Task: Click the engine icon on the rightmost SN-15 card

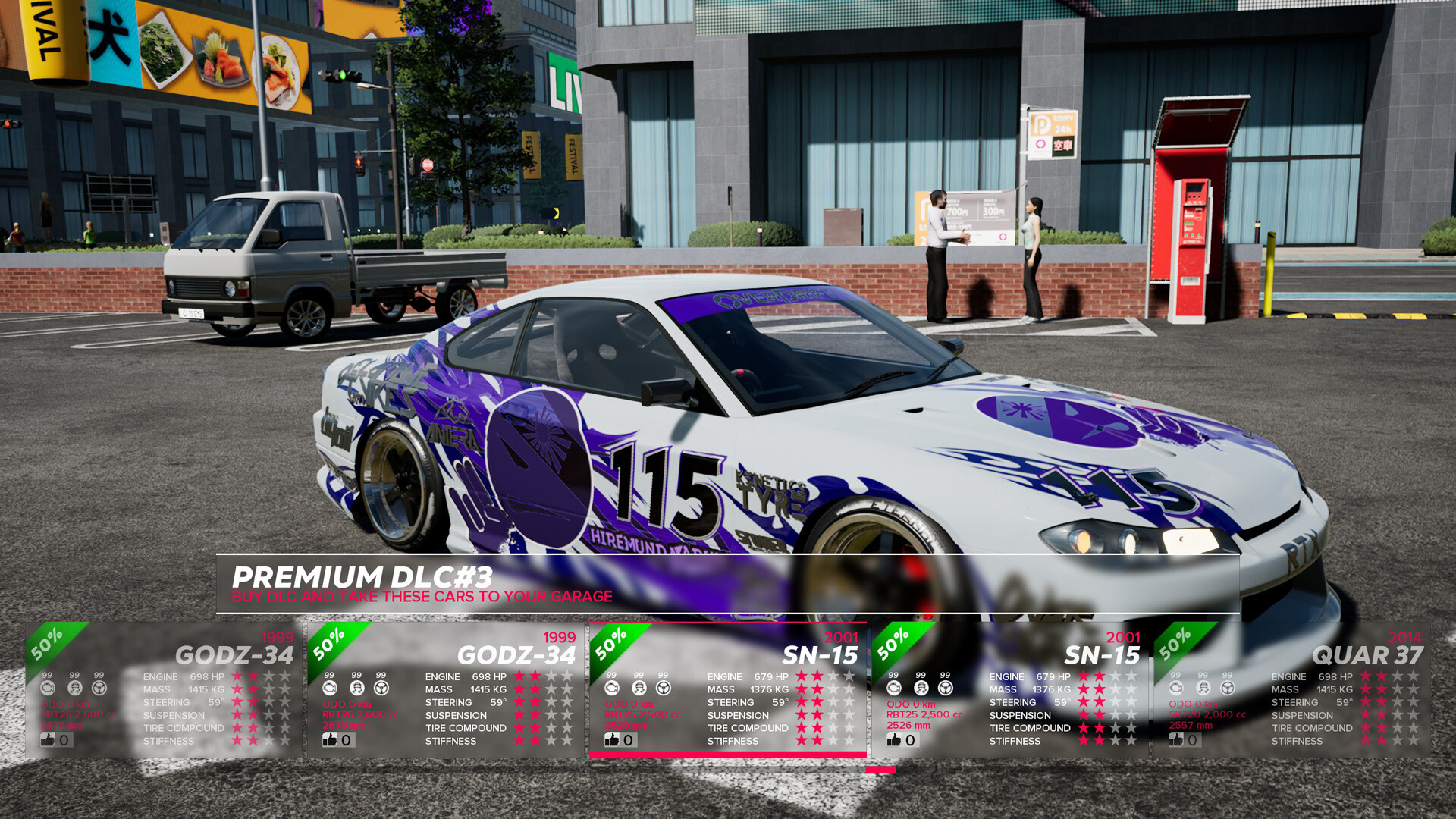Action: pos(893,688)
